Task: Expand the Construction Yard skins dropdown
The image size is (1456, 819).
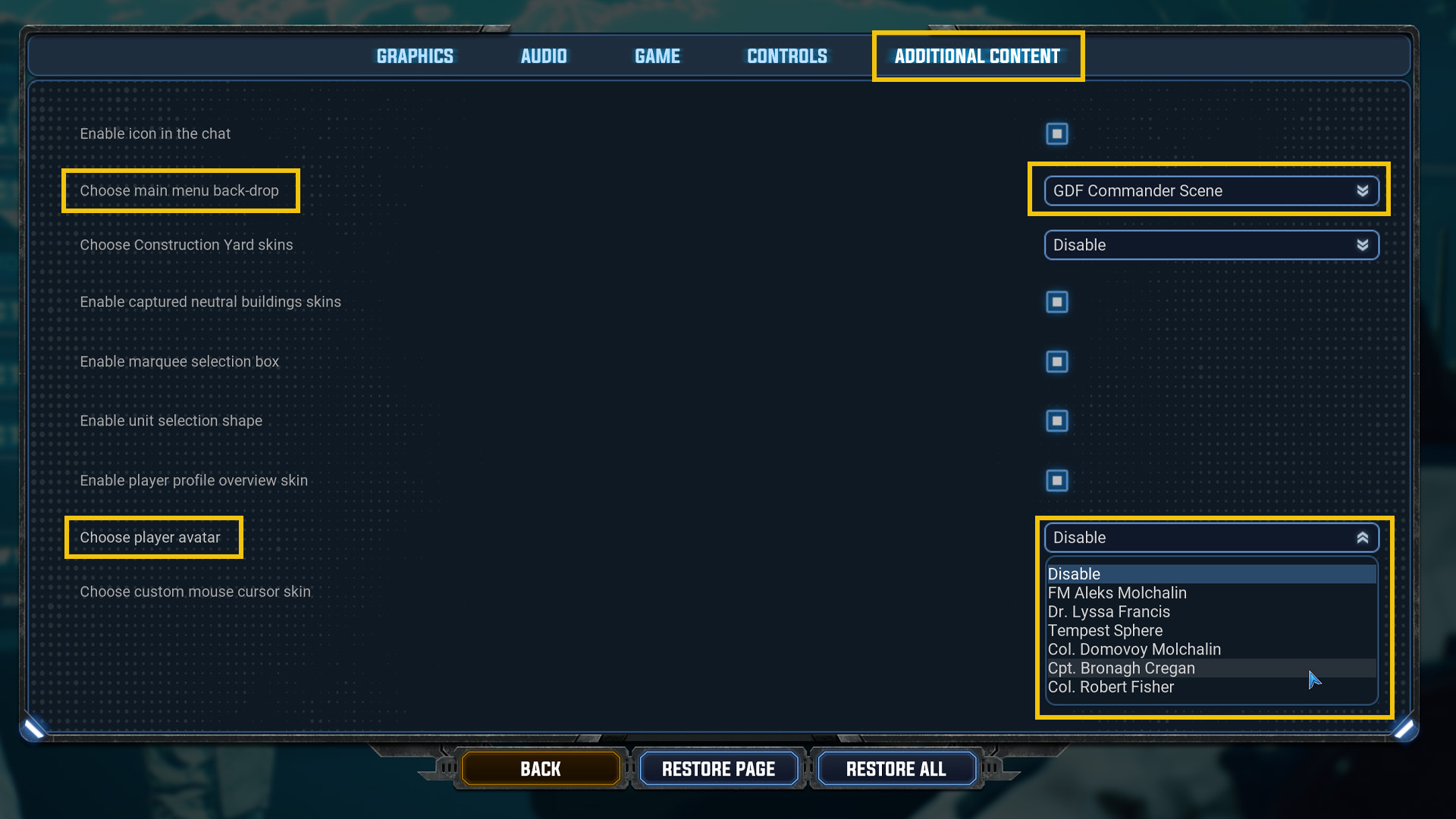Action: click(x=1210, y=245)
